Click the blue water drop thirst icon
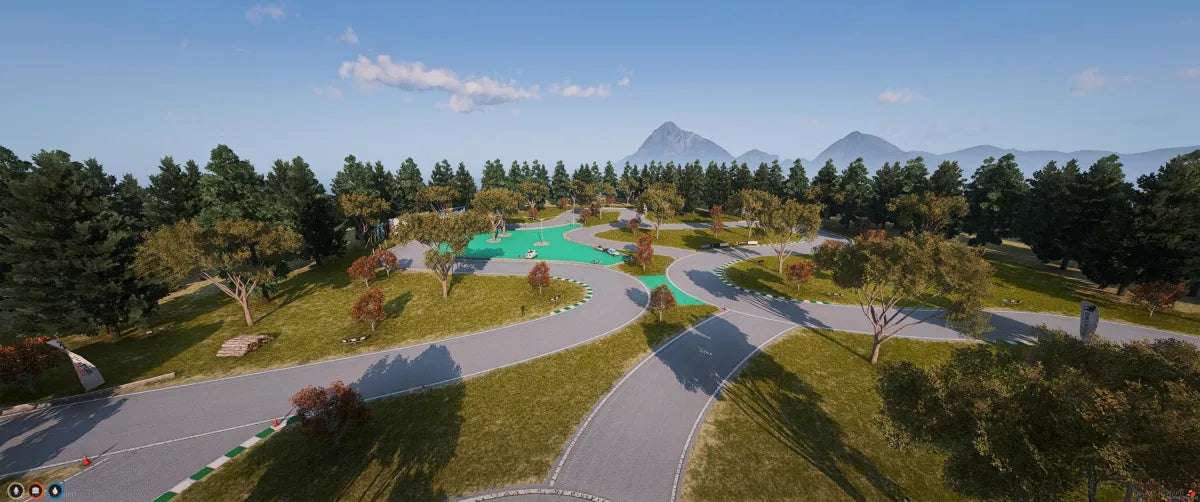Image resolution: width=1200 pixels, height=502 pixels. coord(55,490)
